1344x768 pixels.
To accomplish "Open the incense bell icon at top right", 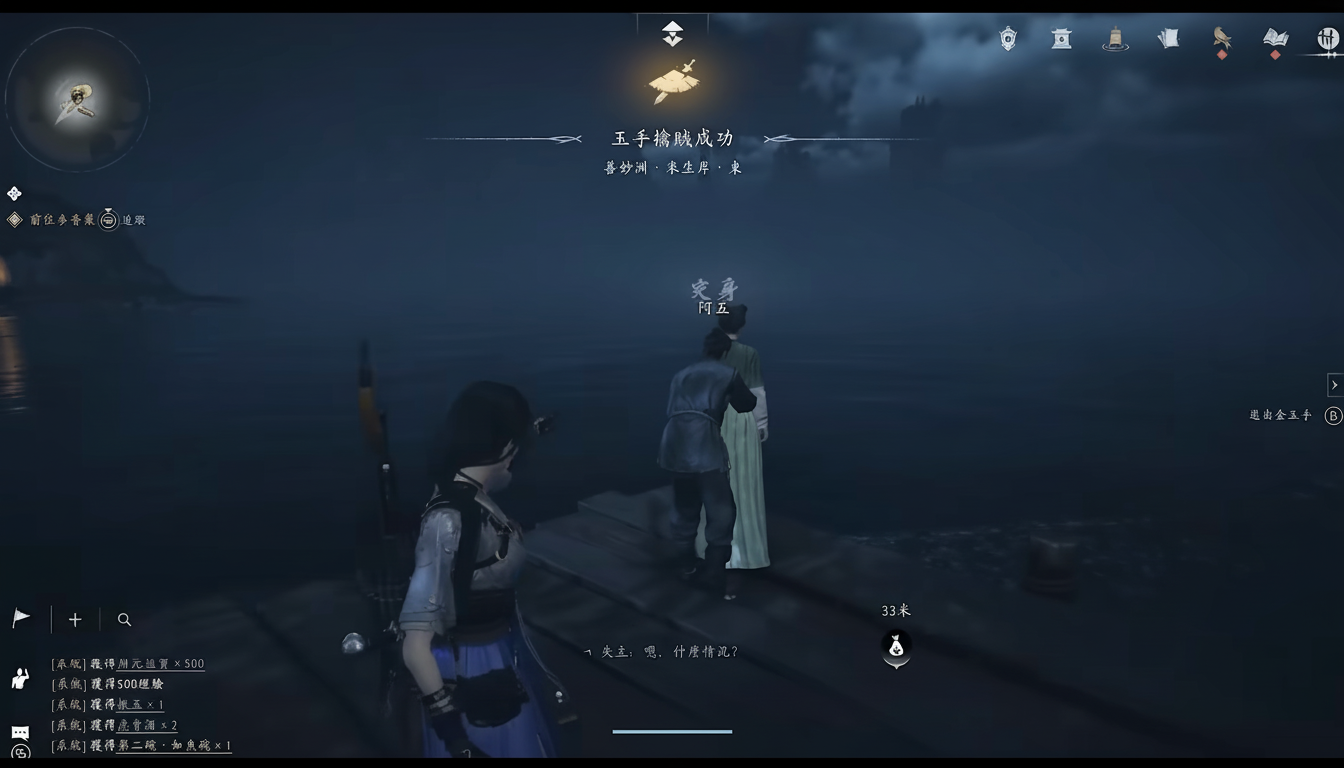I will [1115, 37].
